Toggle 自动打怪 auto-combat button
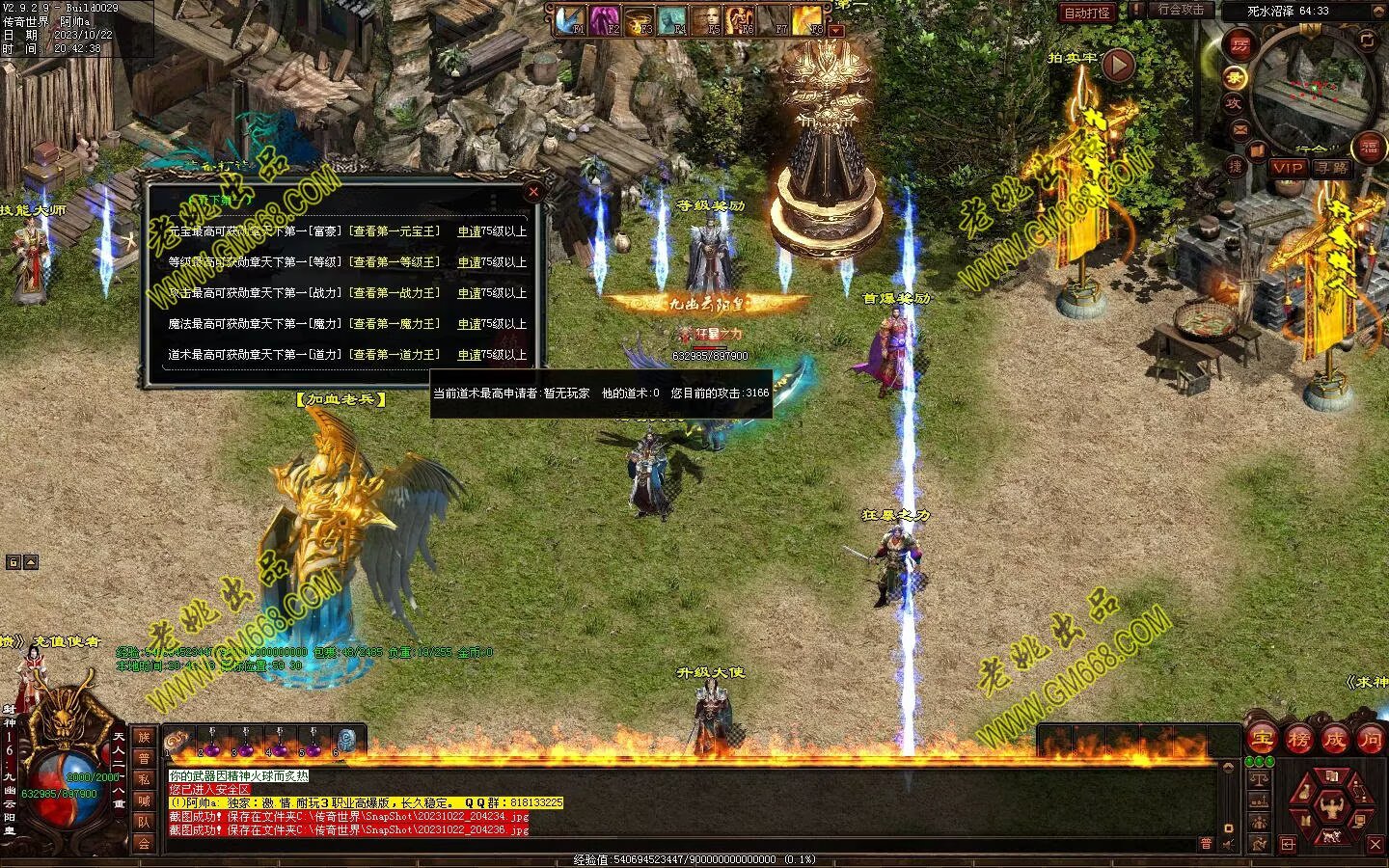The width and height of the screenshot is (1389, 868). pos(1087,13)
